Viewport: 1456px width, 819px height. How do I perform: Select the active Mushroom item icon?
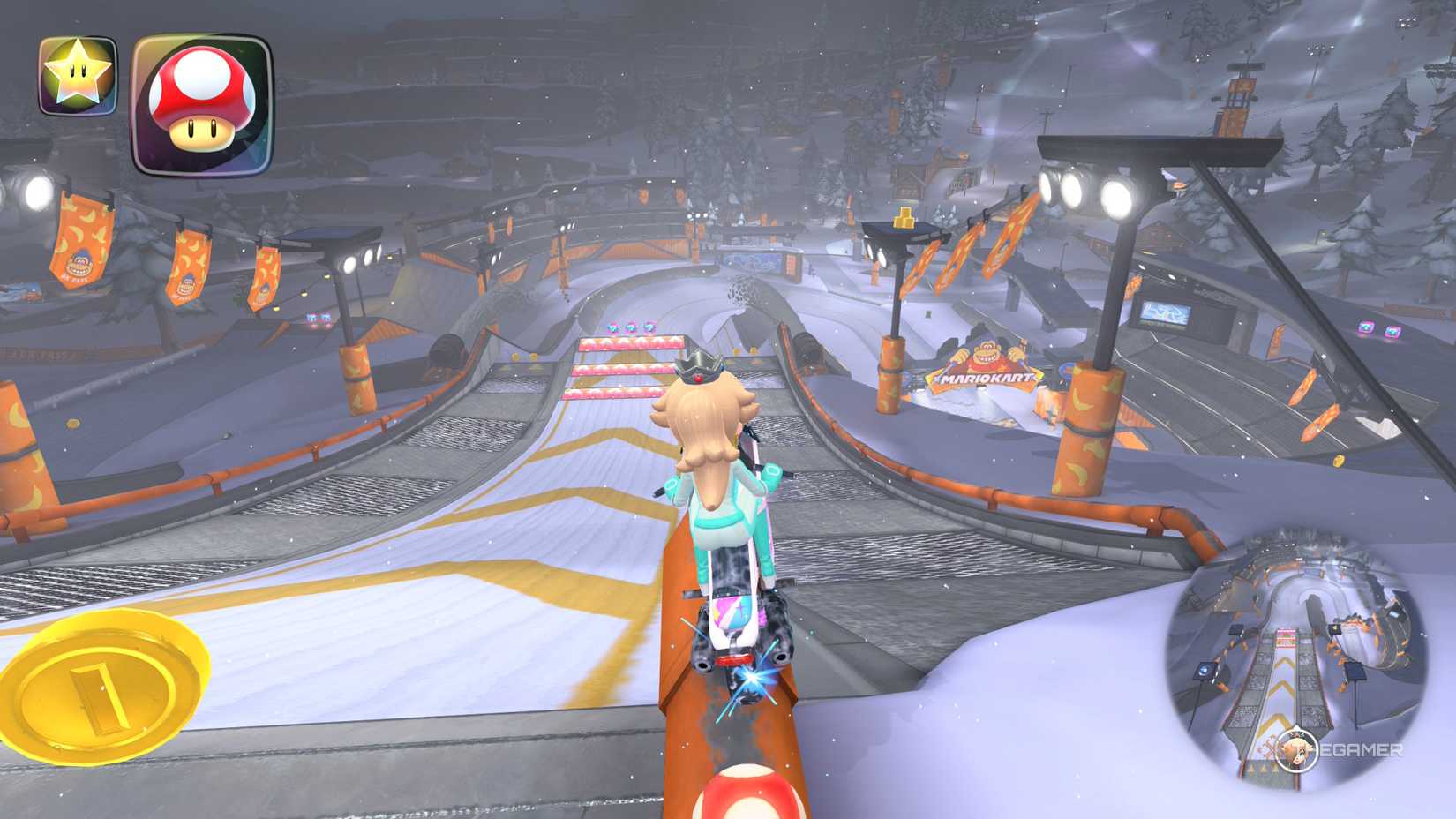click(198, 100)
